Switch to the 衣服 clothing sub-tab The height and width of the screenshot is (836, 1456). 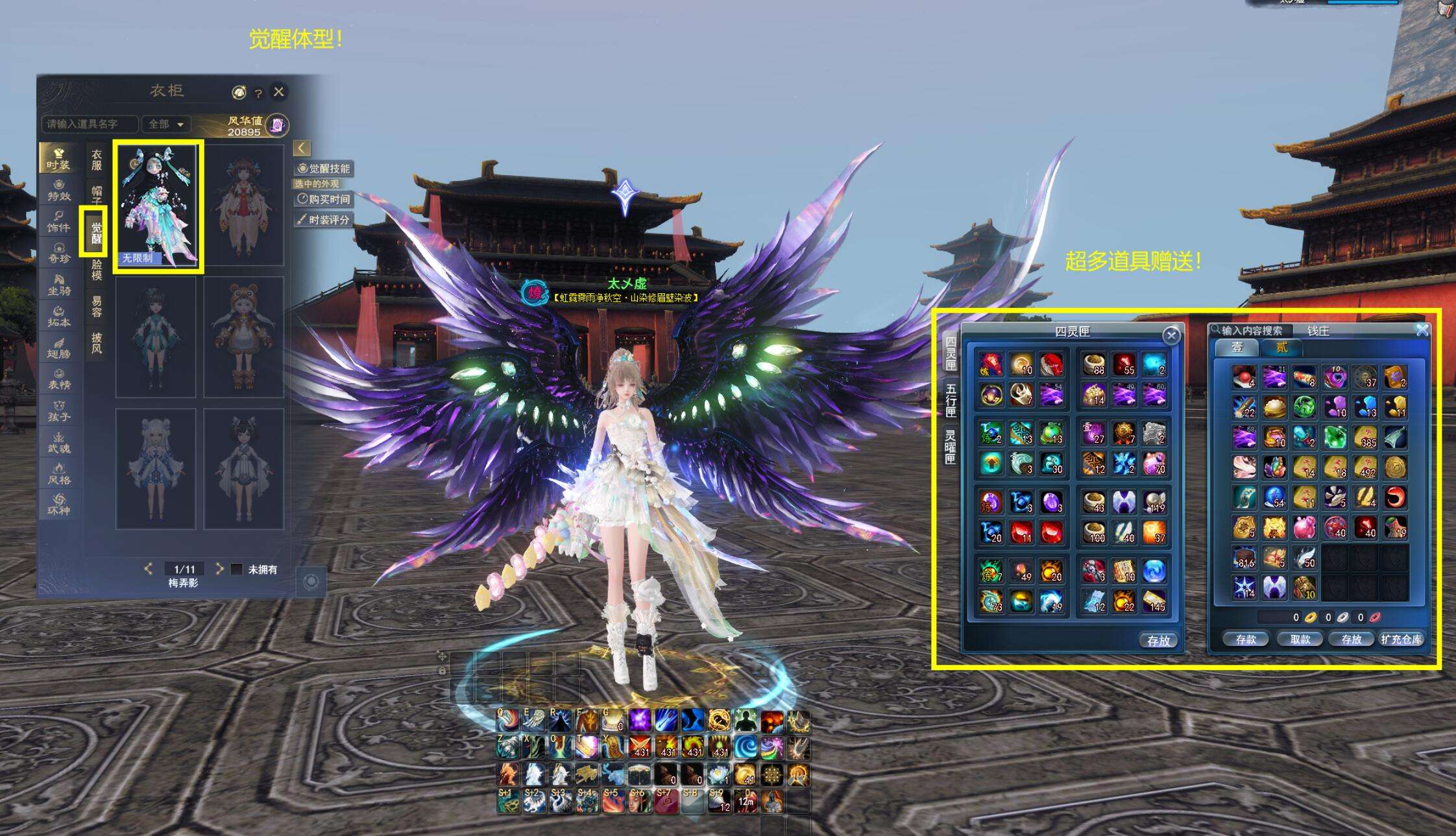[x=96, y=160]
